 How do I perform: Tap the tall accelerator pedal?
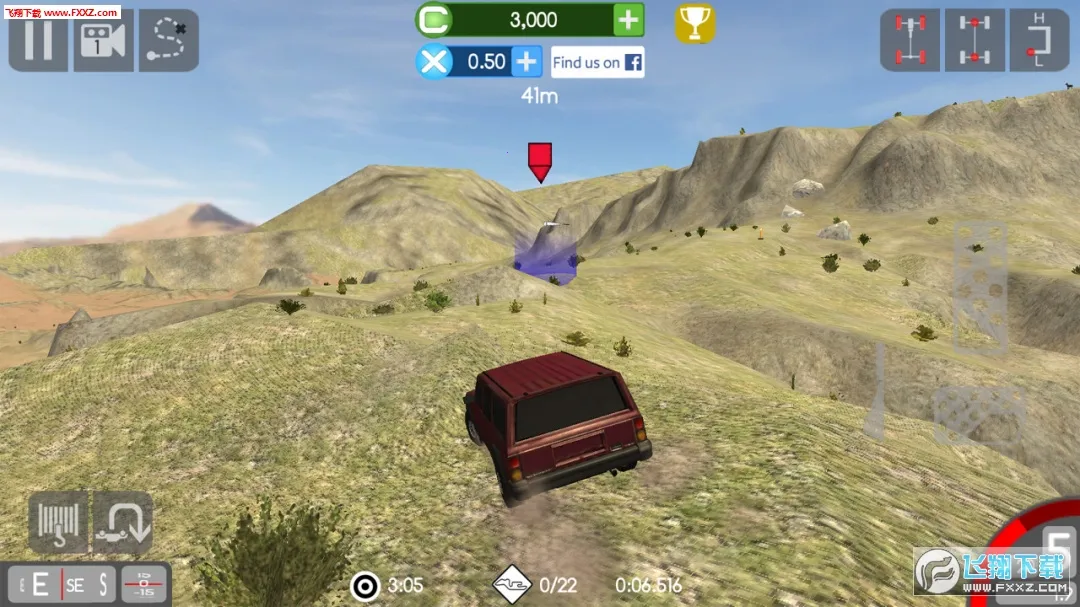[979, 286]
